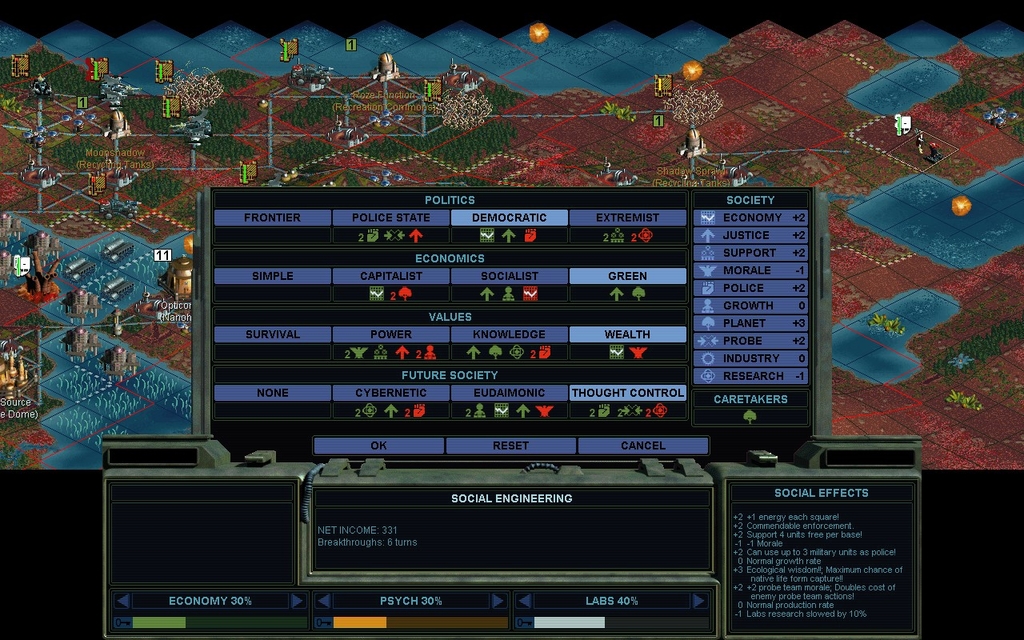Pick Socialist economics
The height and width of the screenshot is (640, 1024).
(x=509, y=276)
